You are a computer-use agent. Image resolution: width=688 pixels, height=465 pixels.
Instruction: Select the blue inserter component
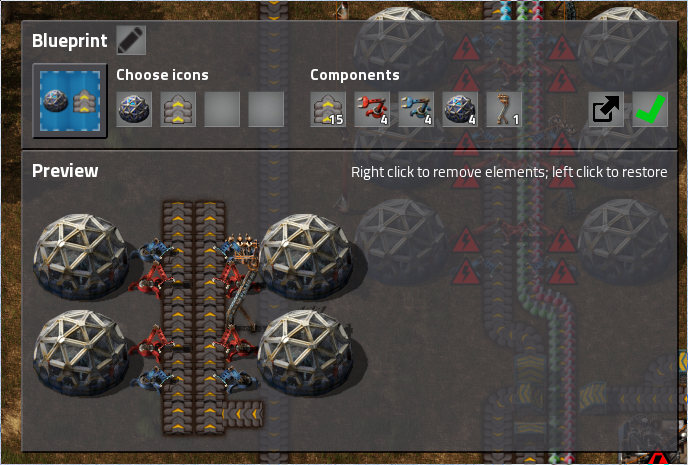tap(416, 109)
